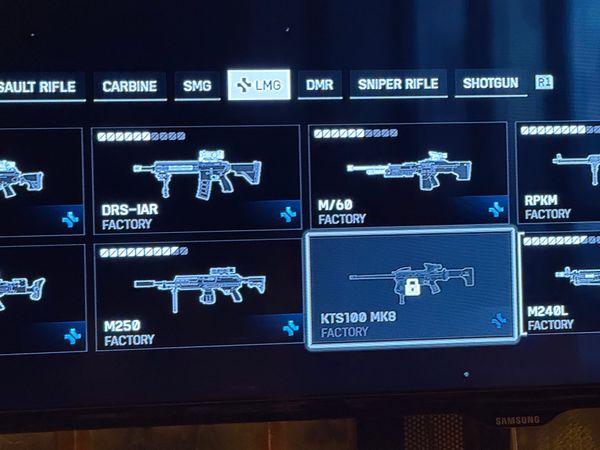Click the highlighted LMG tab
600x450 pixels.
click(x=258, y=86)
